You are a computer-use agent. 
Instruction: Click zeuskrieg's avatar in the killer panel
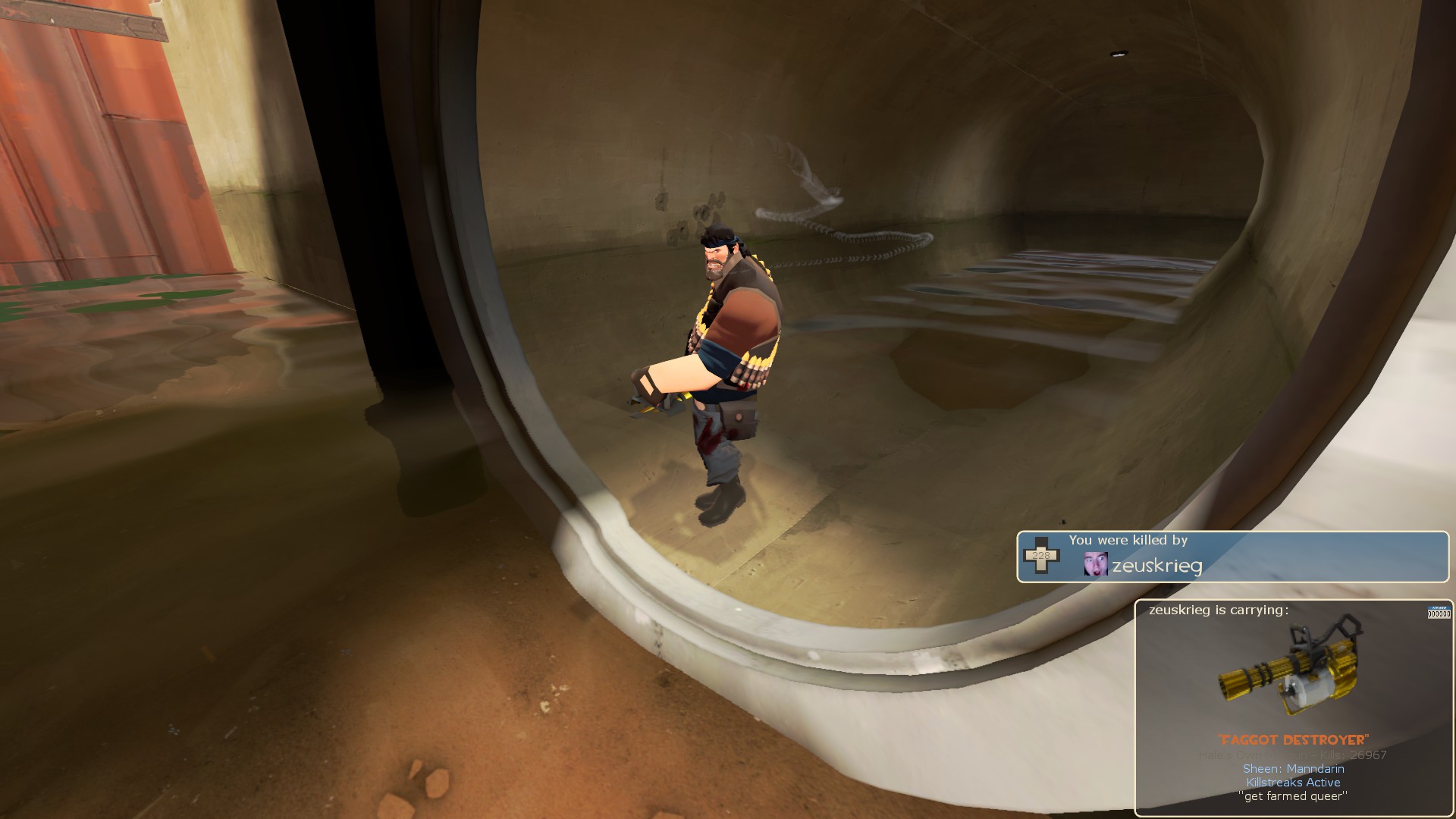pyautogui.click(x=1096, y=563)
